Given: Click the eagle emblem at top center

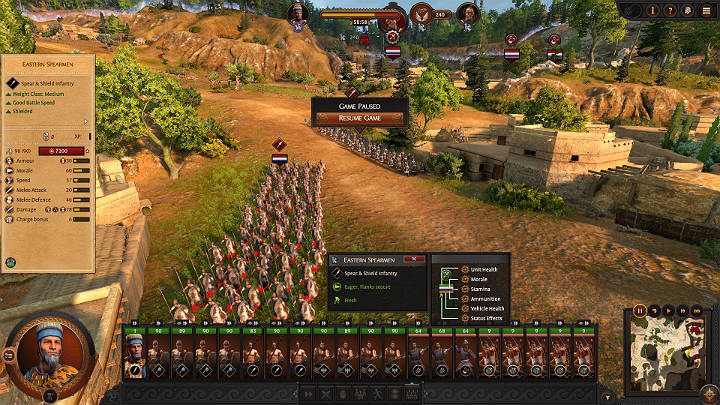Looking at the screenshot, I should tap(421, 15).
